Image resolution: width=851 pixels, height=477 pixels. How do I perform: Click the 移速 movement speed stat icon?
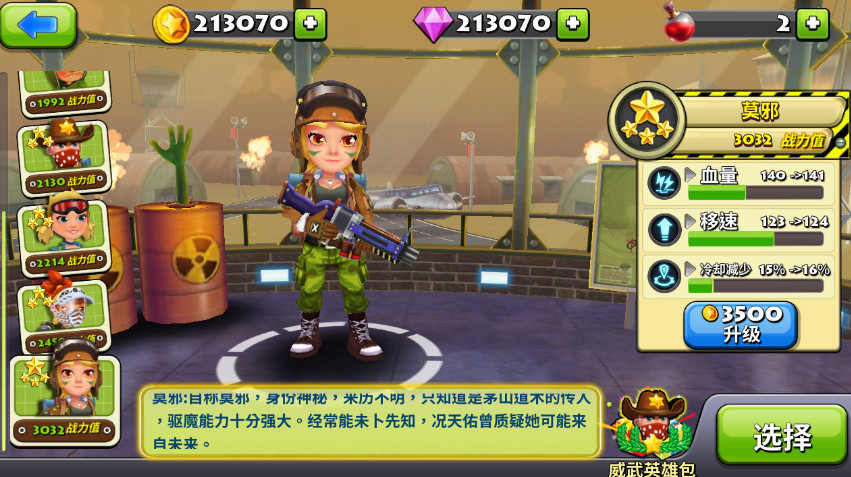[664, 229]
